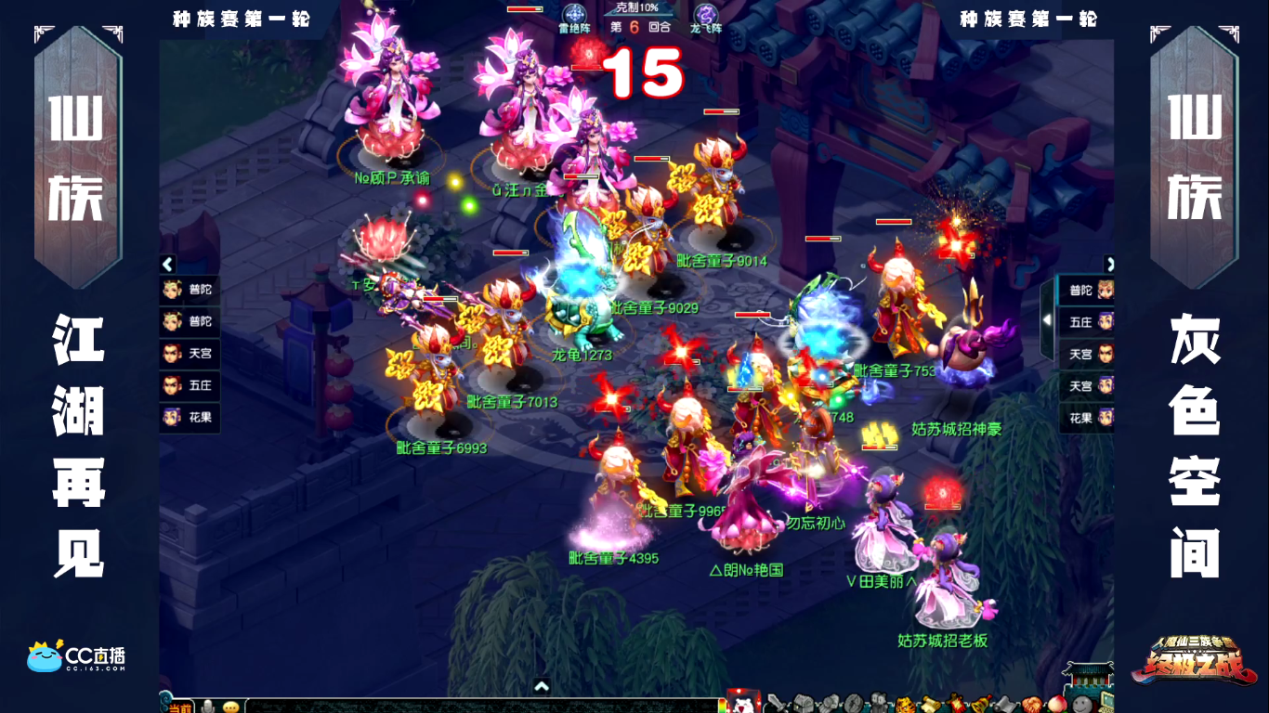This screenshot has width=1269, height=713.
Task: Select 普陀 player in 灰色空间 team list
Action: (x=1090, y=291)
